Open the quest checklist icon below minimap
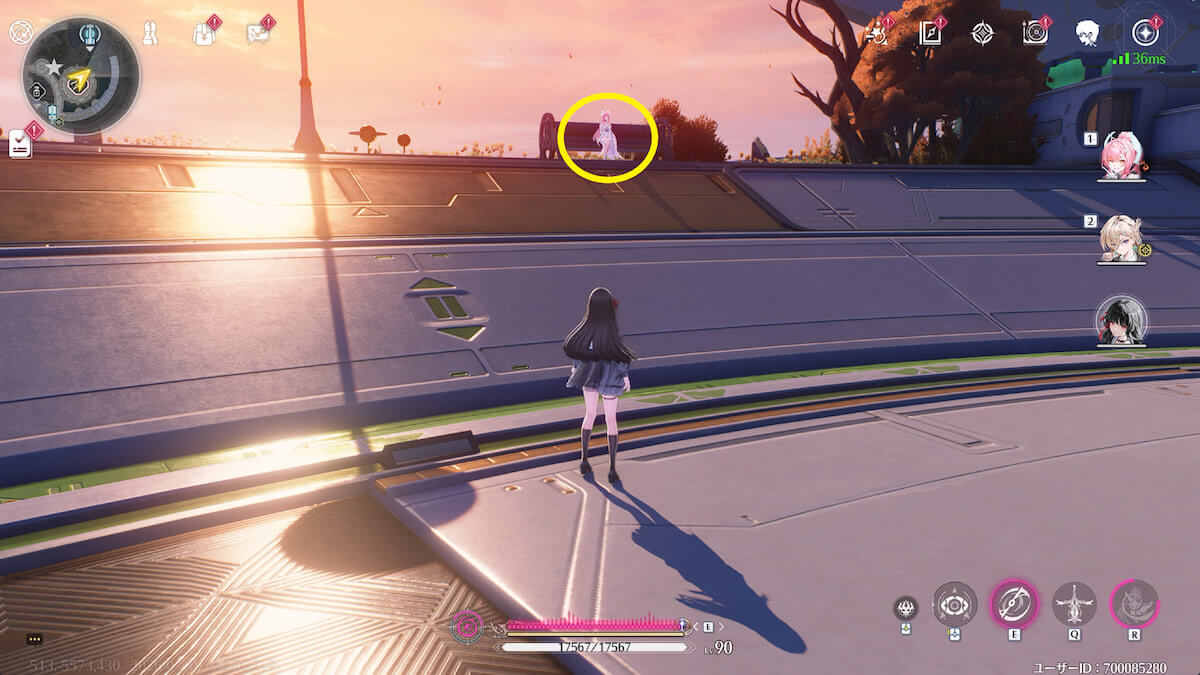 coord(22,145)
